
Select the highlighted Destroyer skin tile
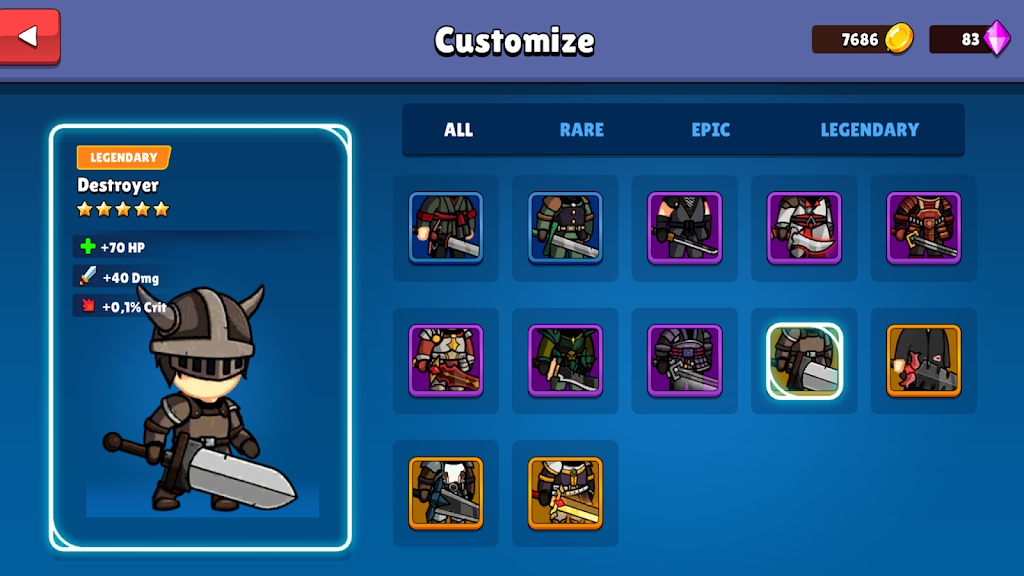(x=804, y=360)
